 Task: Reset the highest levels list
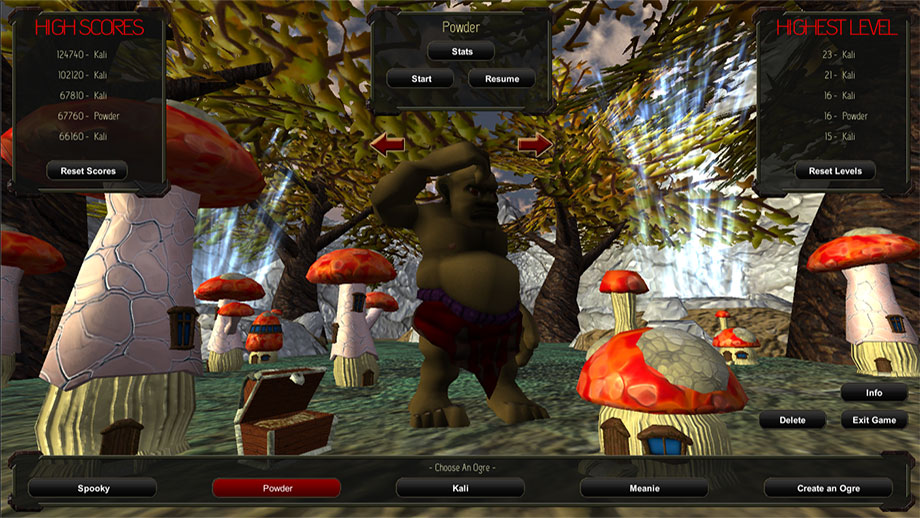[834, 171]
